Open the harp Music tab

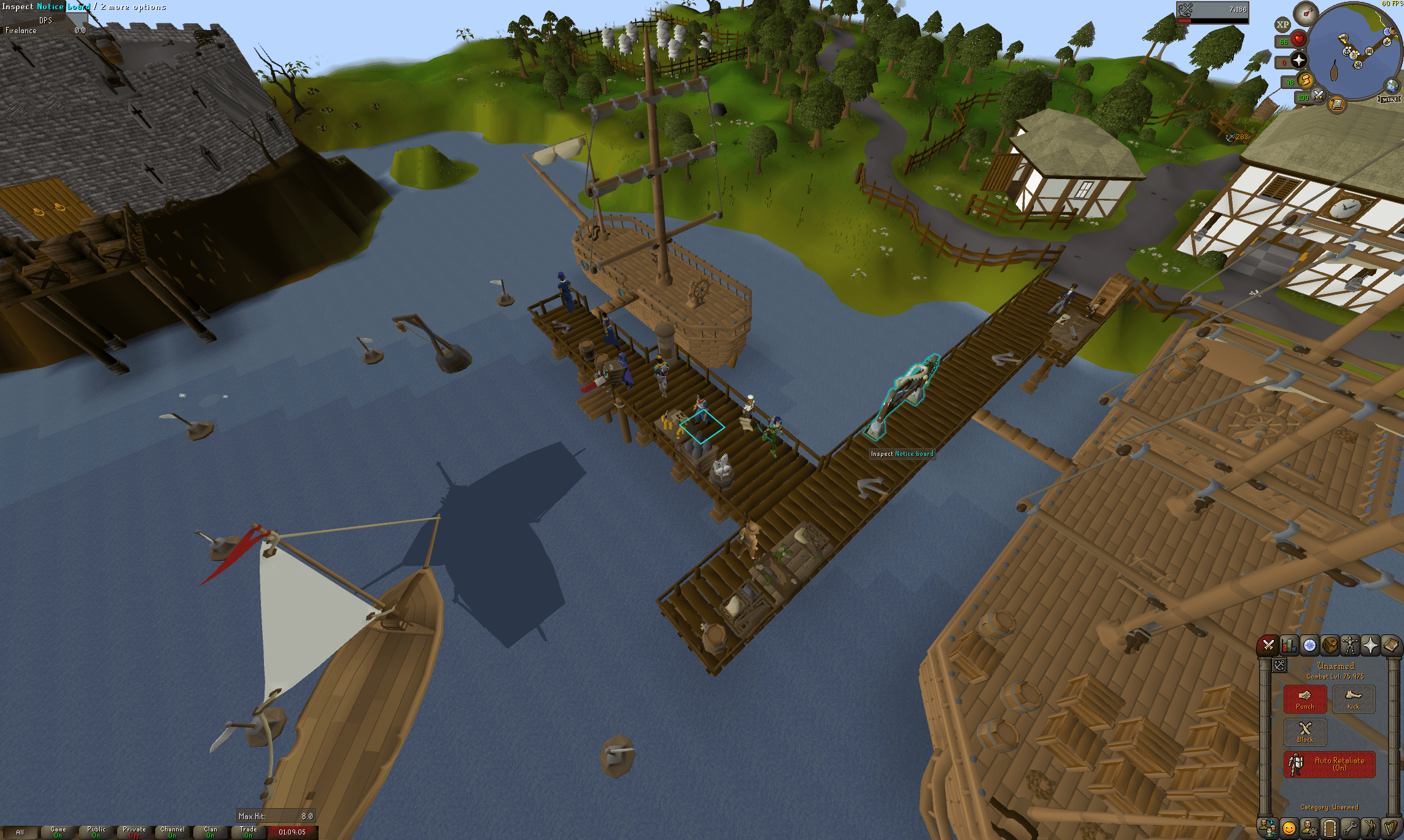coord(1390,828)
